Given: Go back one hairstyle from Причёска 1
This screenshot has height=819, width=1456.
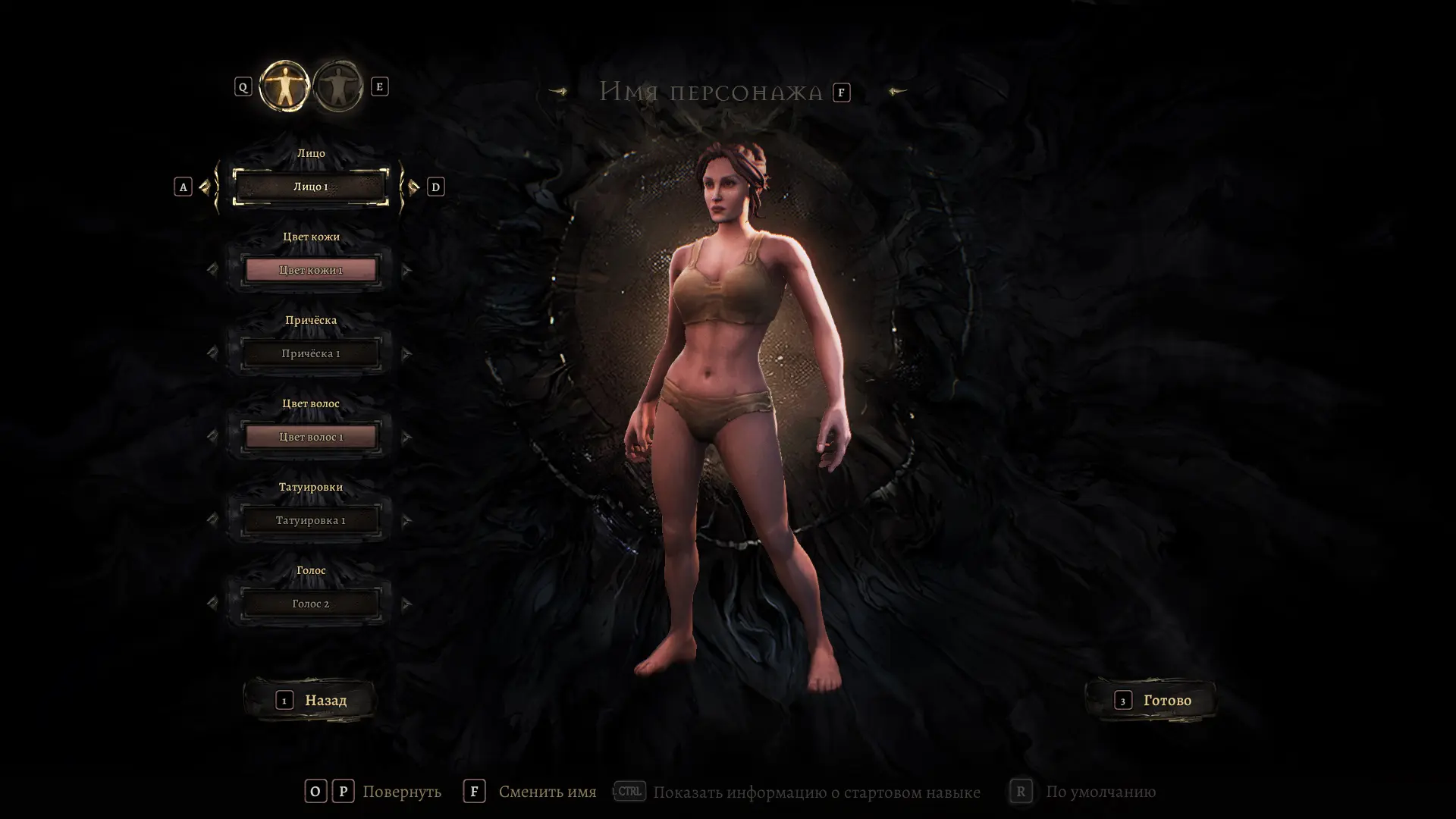Looking at the screenshot, I should 212,353.
